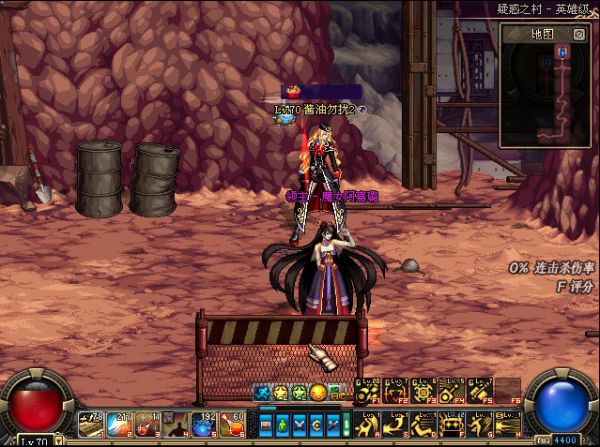Activate the skill bound to A
Image resolution: width=600 pixels, height=447 pixels.
368,423
